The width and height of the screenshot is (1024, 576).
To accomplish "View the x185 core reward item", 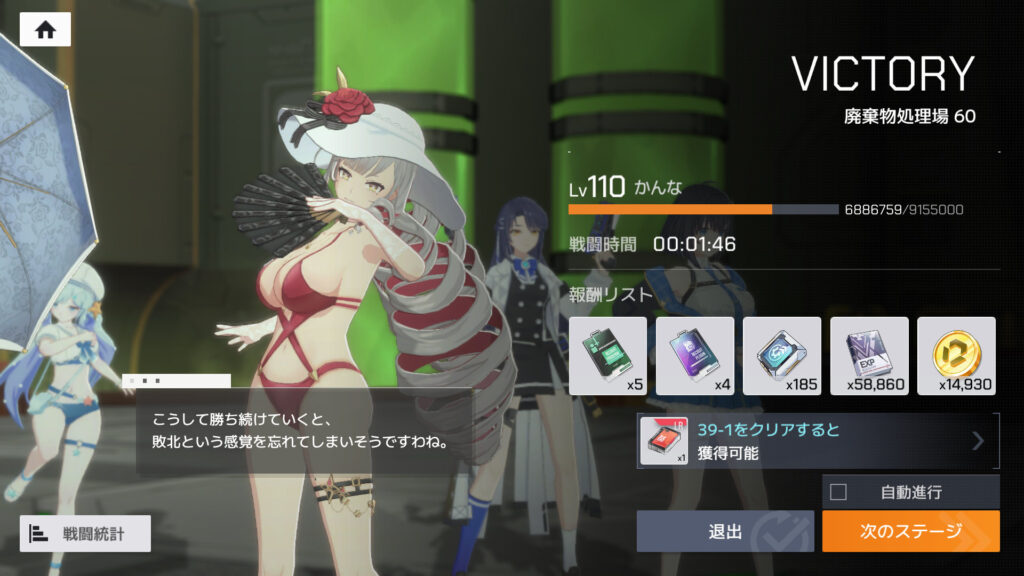I will click(782, 356).
